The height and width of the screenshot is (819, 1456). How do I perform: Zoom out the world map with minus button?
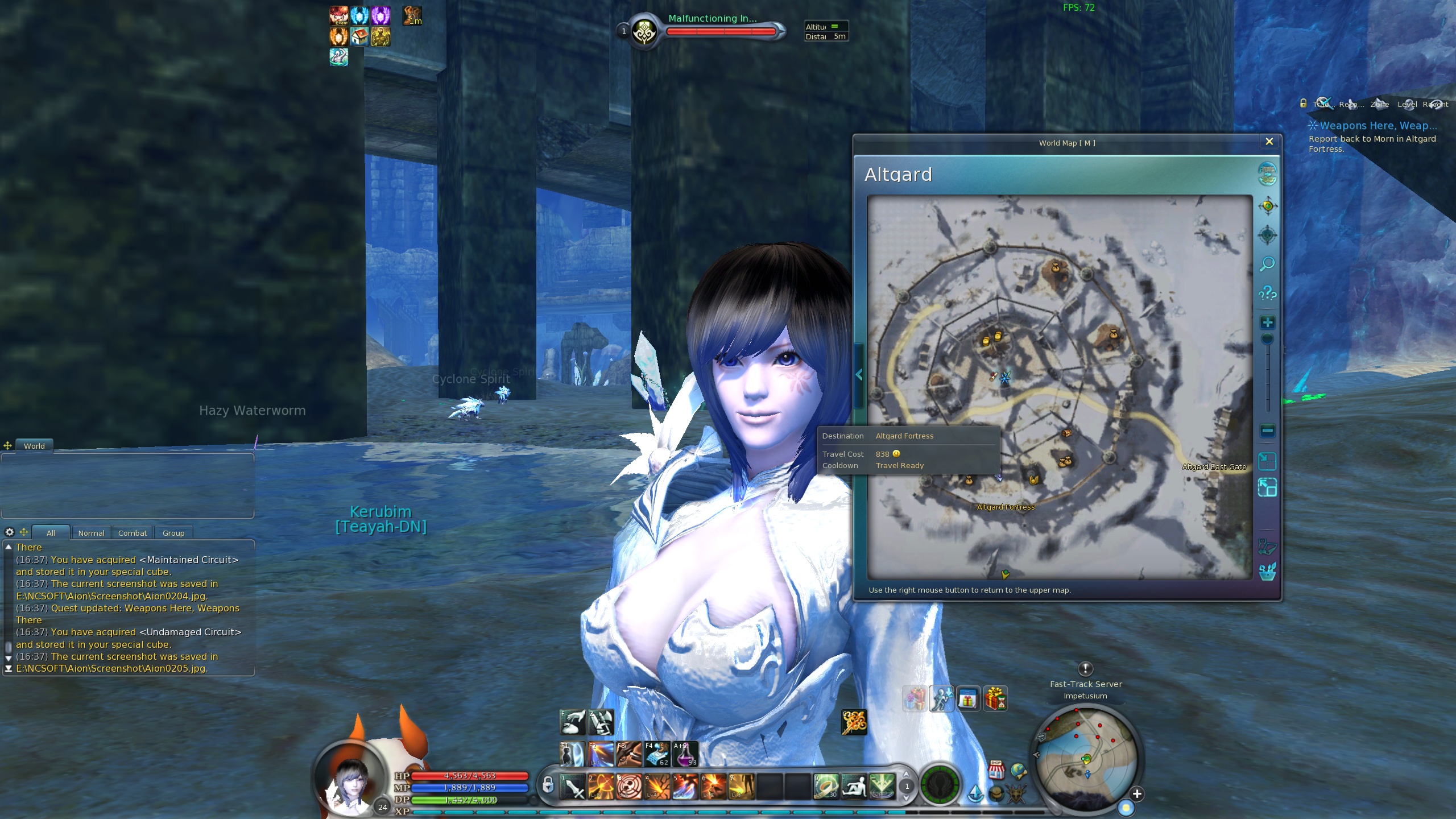[x=1267, y=431]
